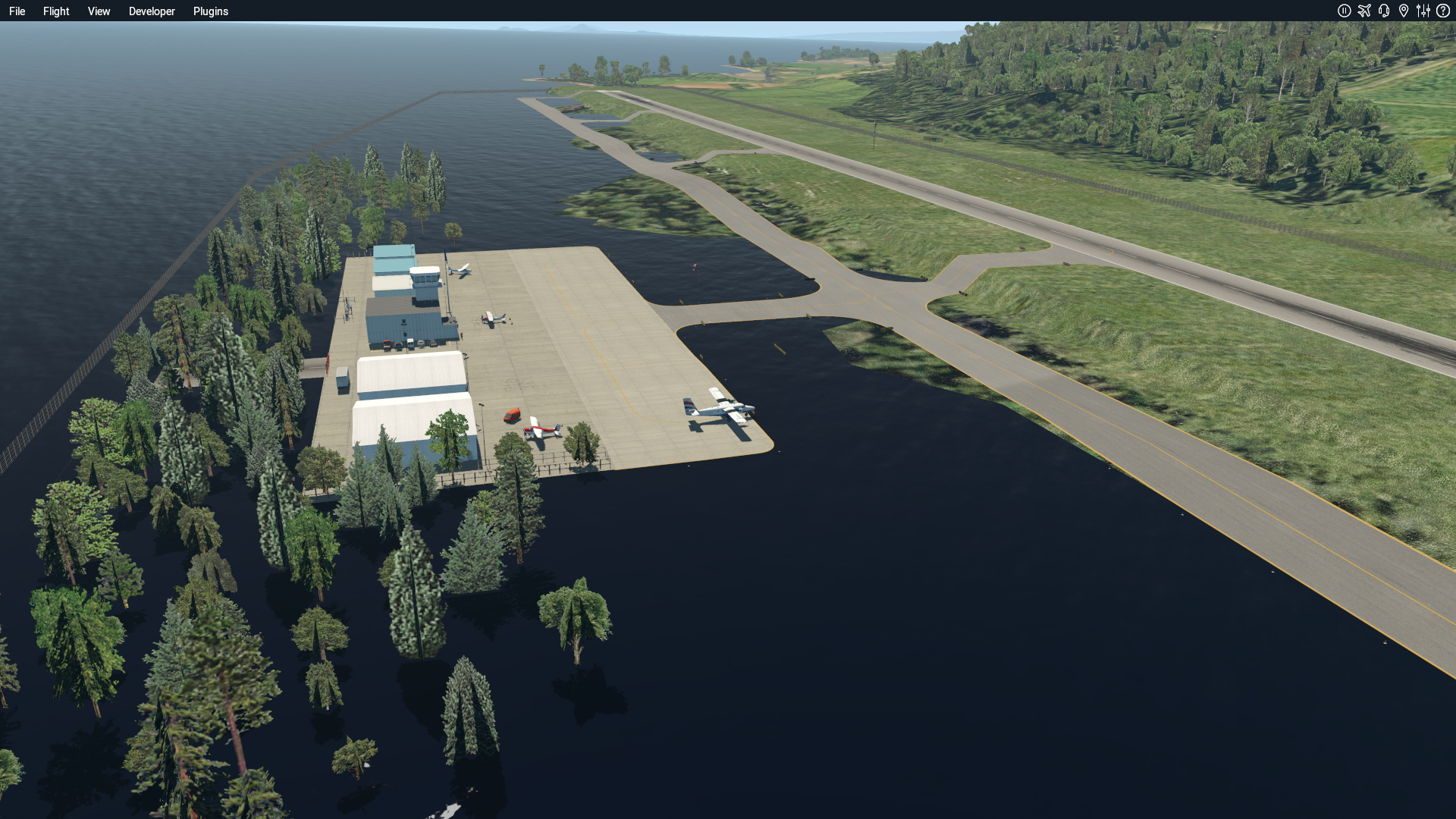Show the map using the location pin icon
Viewport: 1456px width, 819px height.
tap(1404, 11)
